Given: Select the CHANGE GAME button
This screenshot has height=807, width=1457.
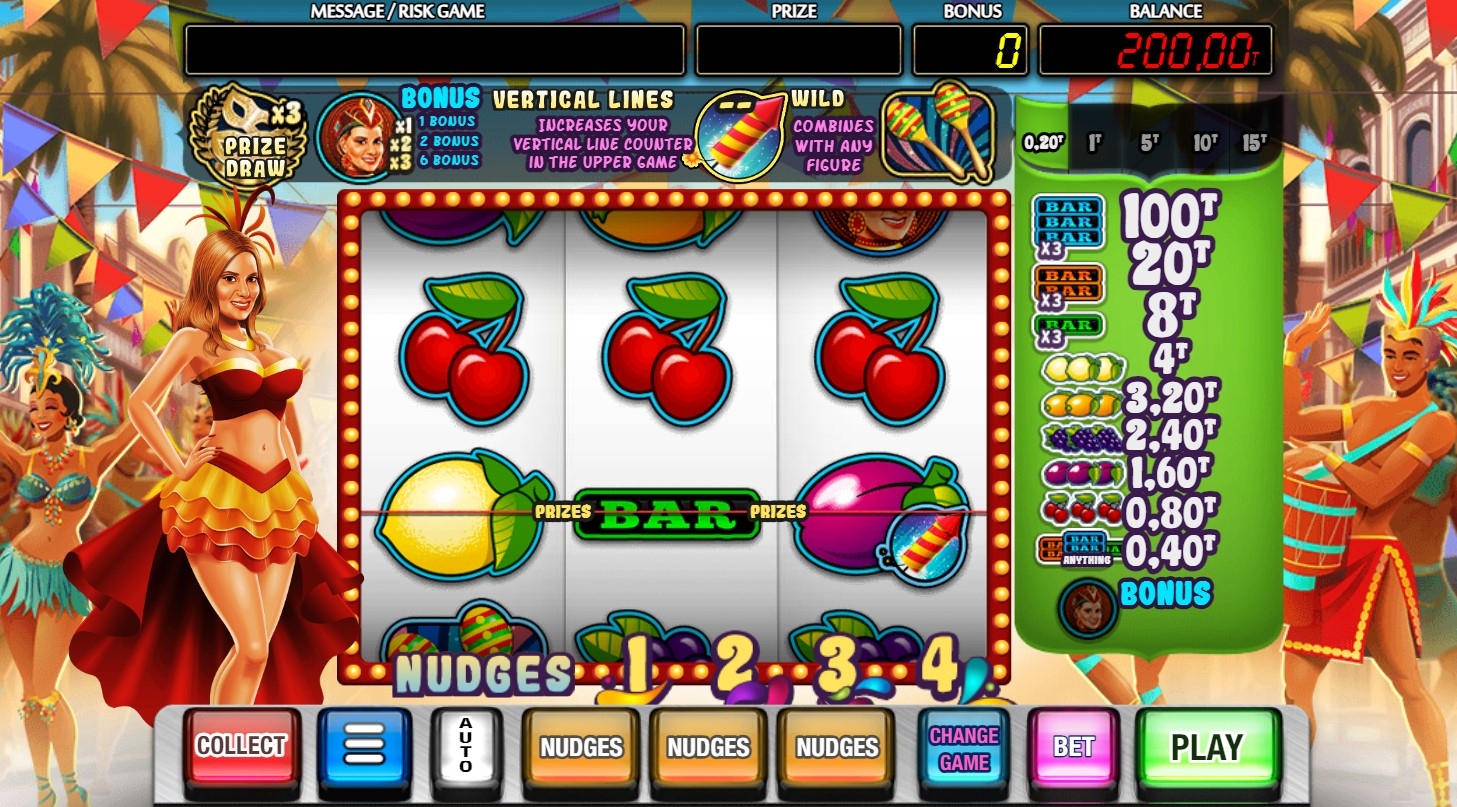Looking at the screenshot, I should (x=964, y=748).
